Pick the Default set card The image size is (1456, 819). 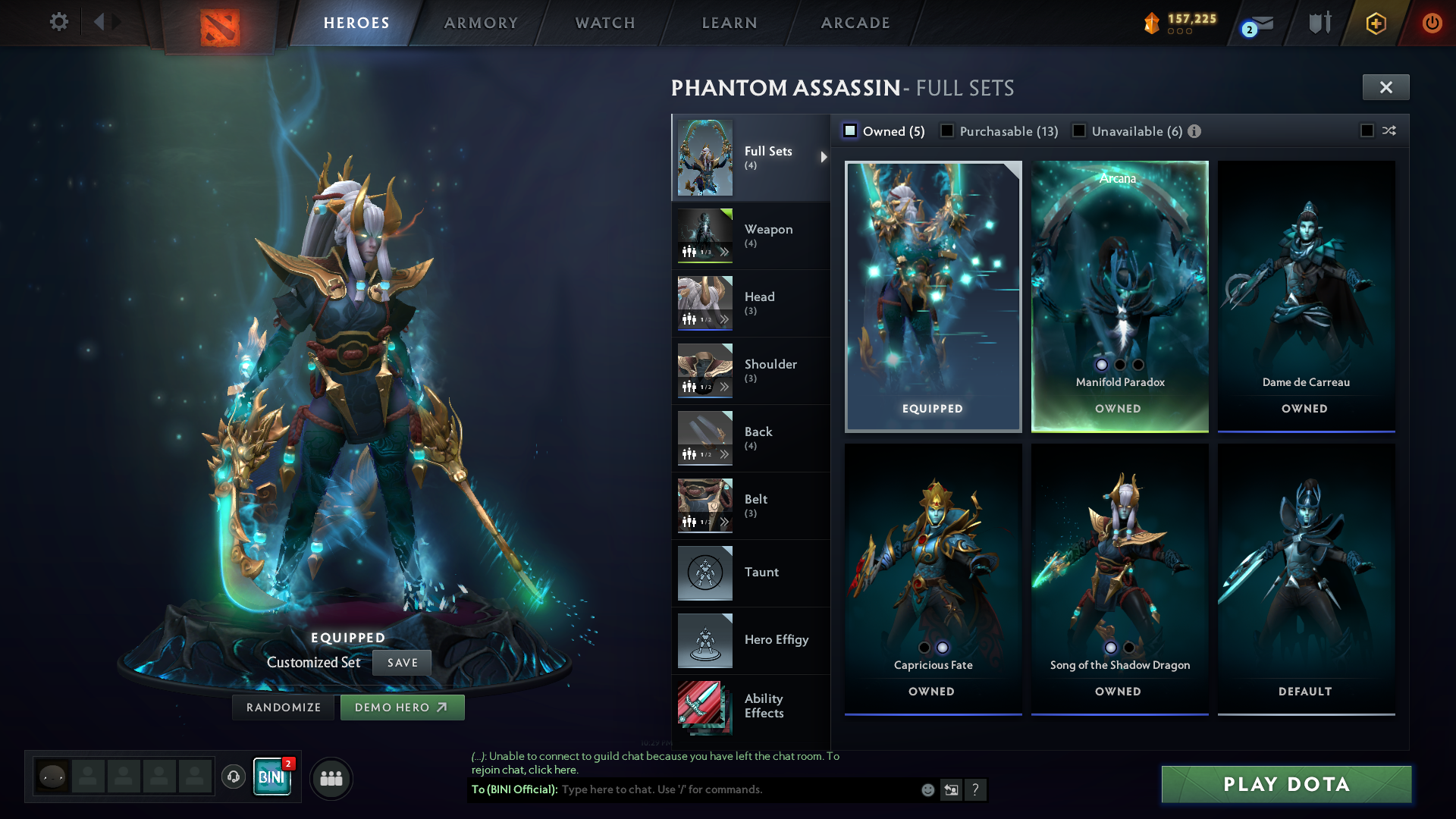click(1306, 579)
